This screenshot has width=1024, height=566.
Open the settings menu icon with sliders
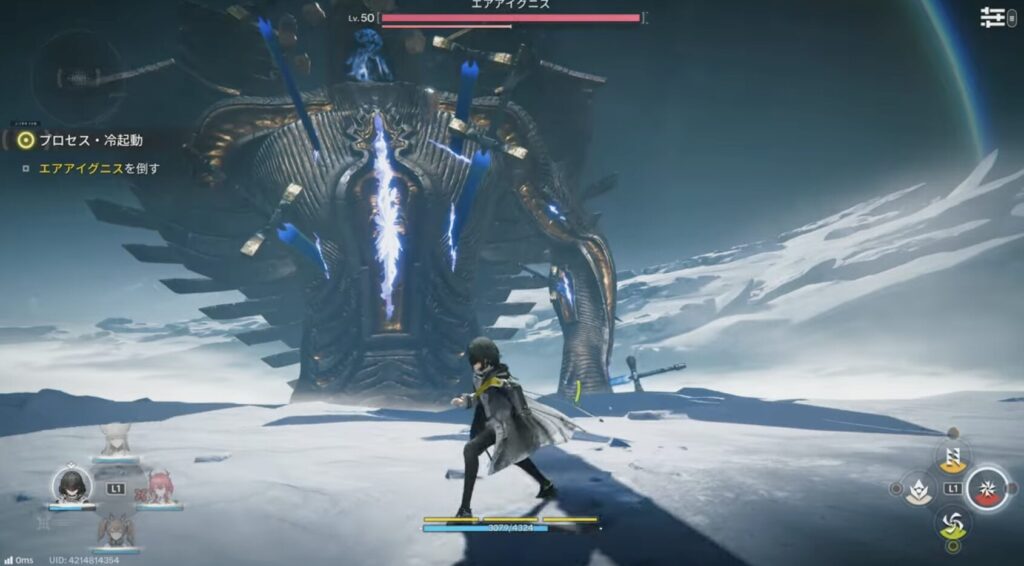click(x=992, y=17)
